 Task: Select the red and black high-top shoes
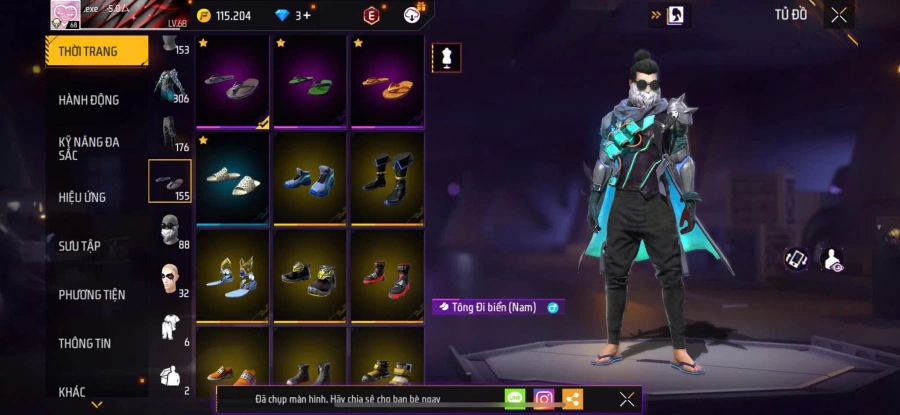pyautogui.click(x=387, y=274)
